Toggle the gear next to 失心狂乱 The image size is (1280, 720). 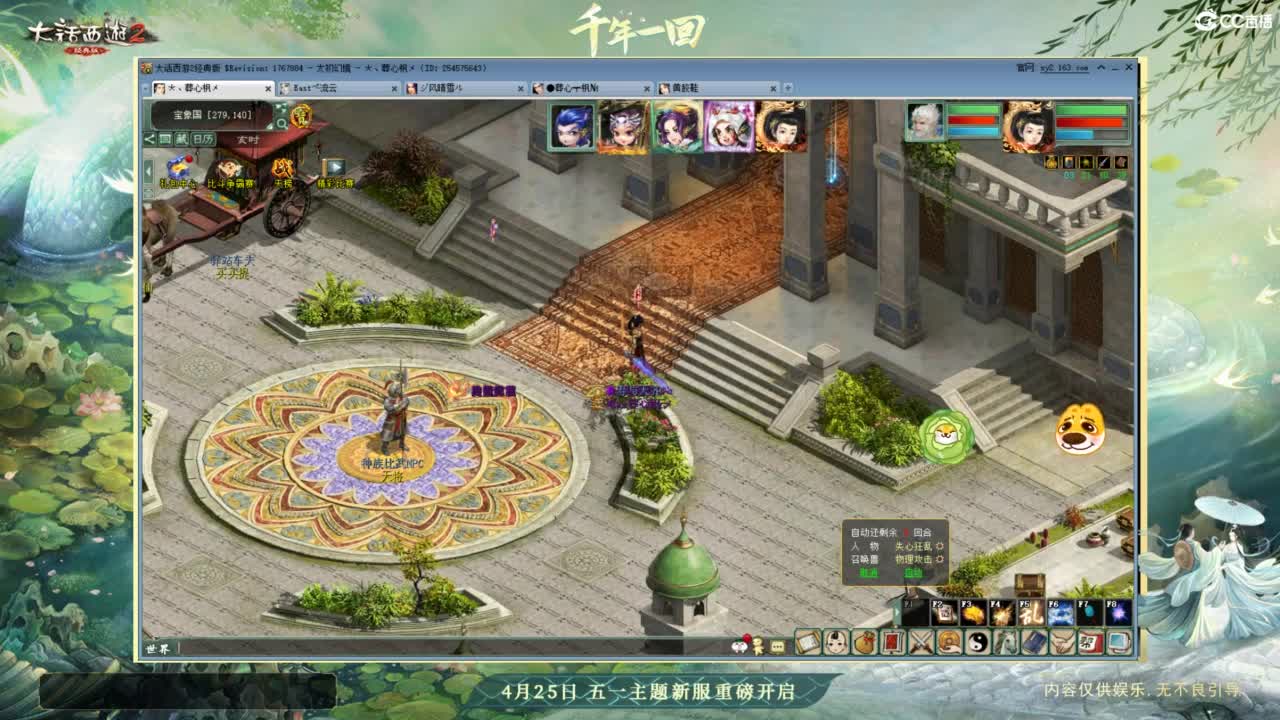pyautogui.click(x=940, y=548)
